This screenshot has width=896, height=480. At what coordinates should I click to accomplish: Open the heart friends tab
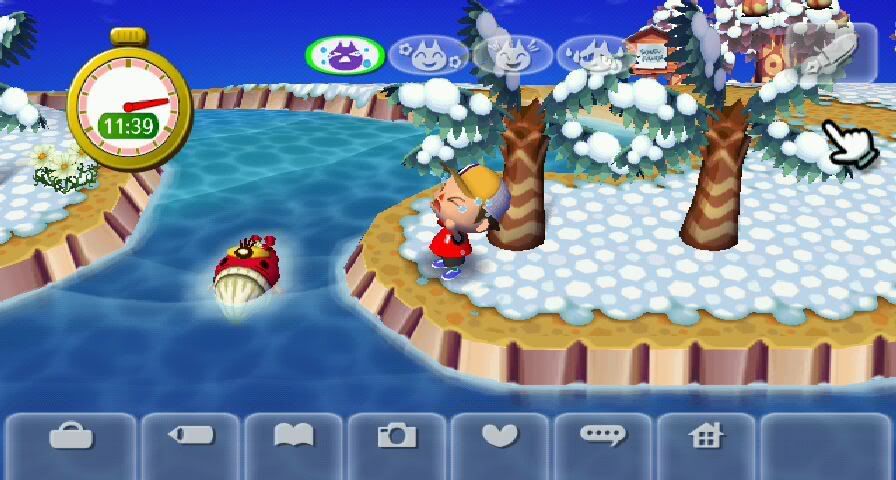click(499, 437)
